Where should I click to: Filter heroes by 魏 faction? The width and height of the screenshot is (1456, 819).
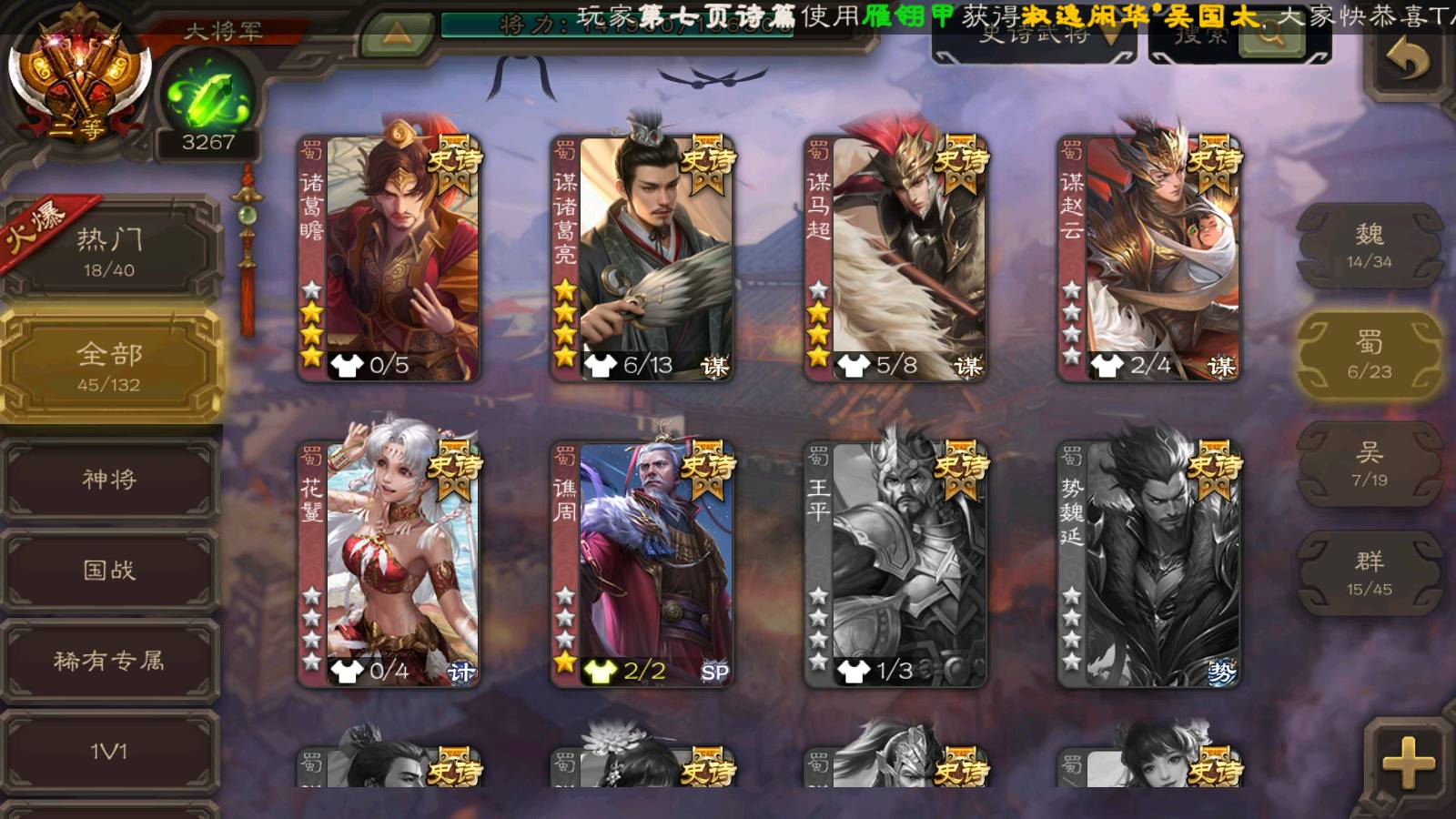tap(1369, 246)
